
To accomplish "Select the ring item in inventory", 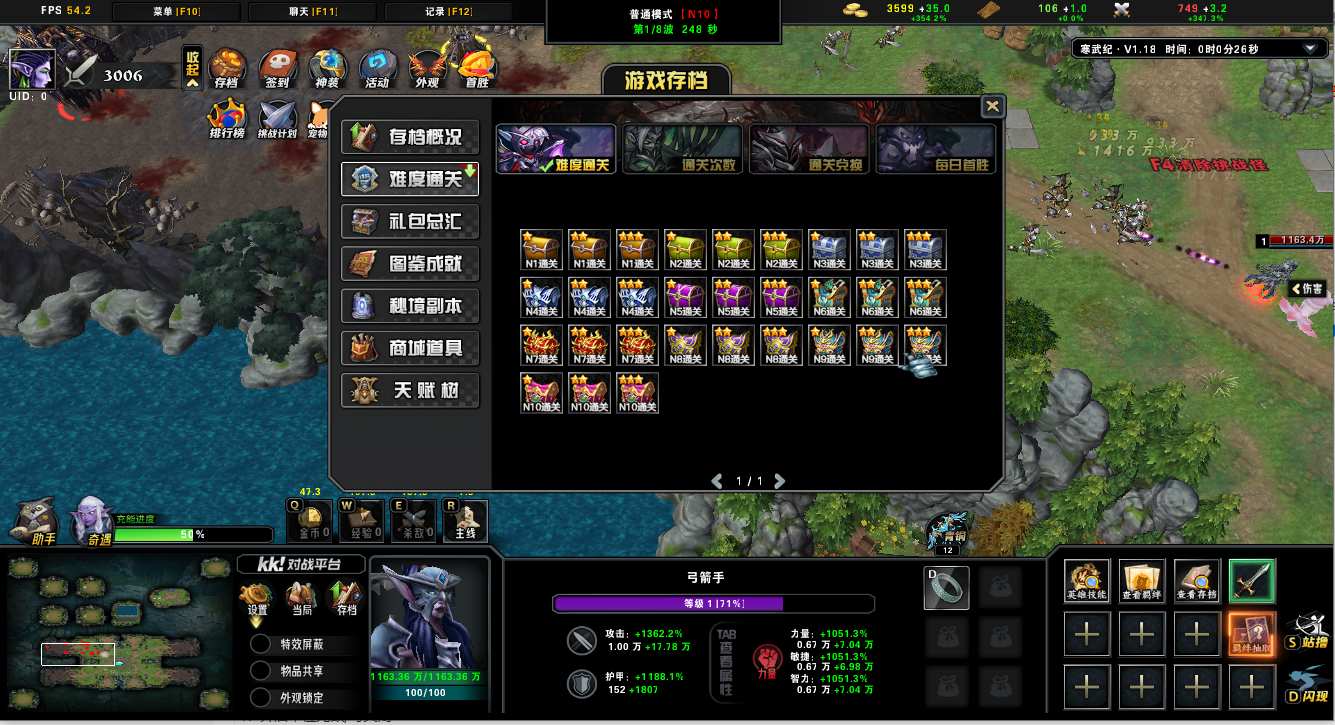I will click(x=945, y=588).
